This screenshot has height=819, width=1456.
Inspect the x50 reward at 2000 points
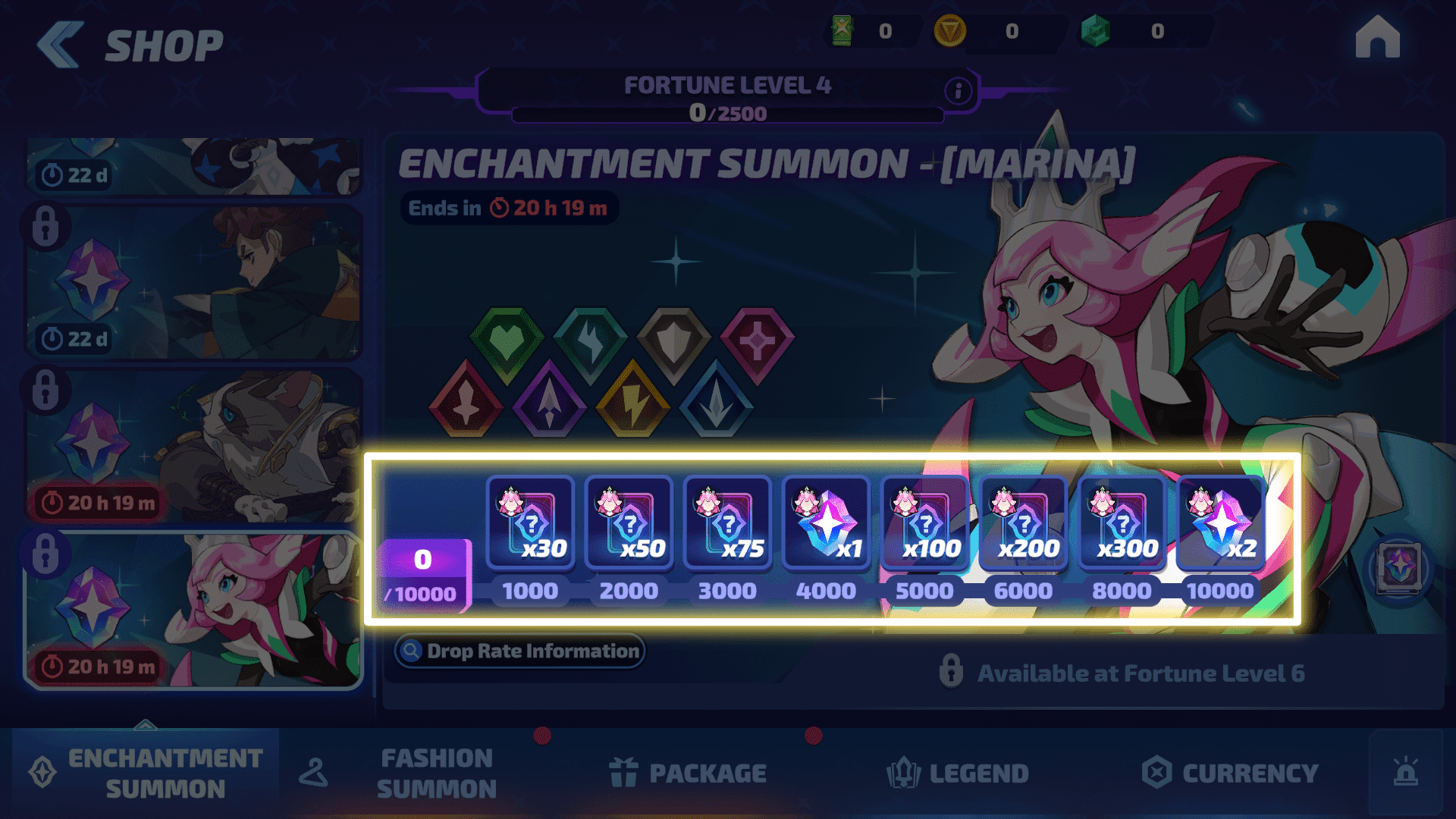click(629, 522)
